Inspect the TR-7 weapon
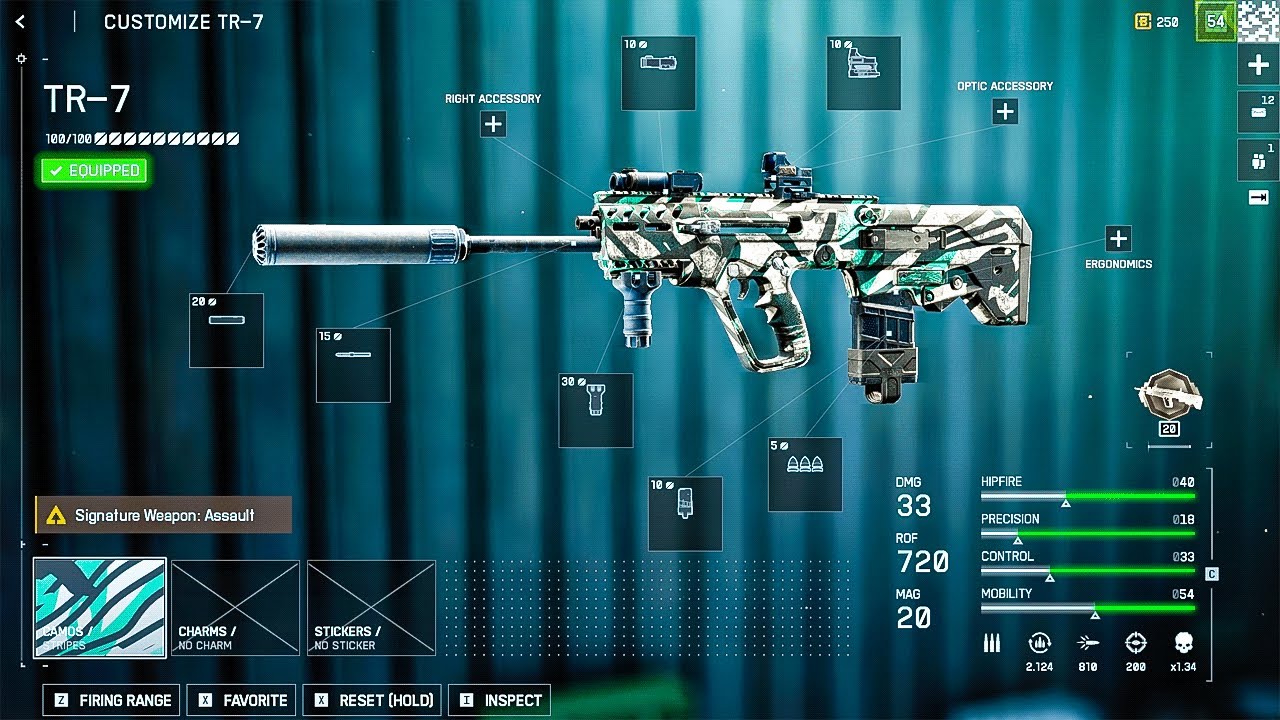The width and height of the screenshot is (1280, 720). pos(501,700)
